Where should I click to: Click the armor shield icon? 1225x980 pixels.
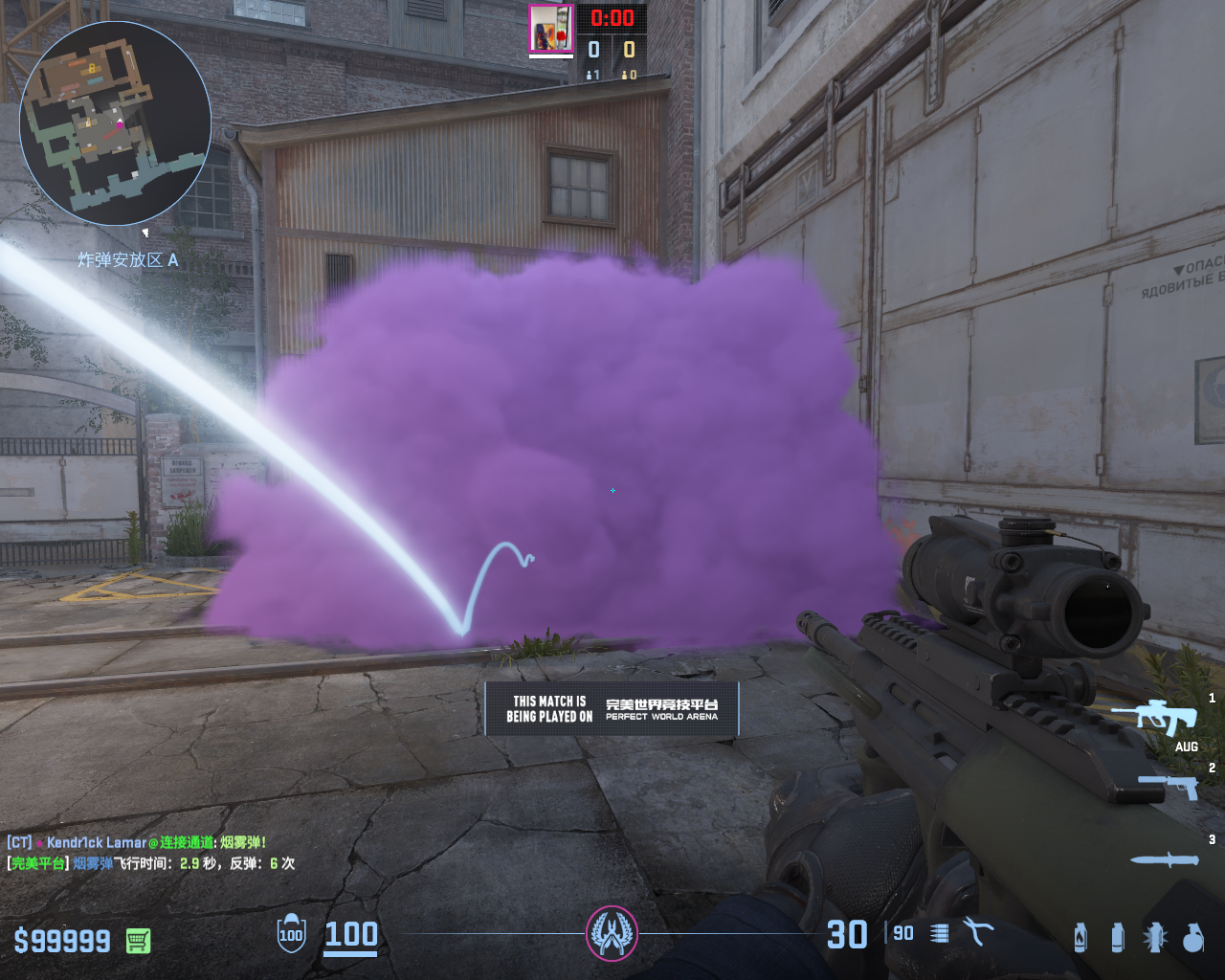(x=291, y=934)
